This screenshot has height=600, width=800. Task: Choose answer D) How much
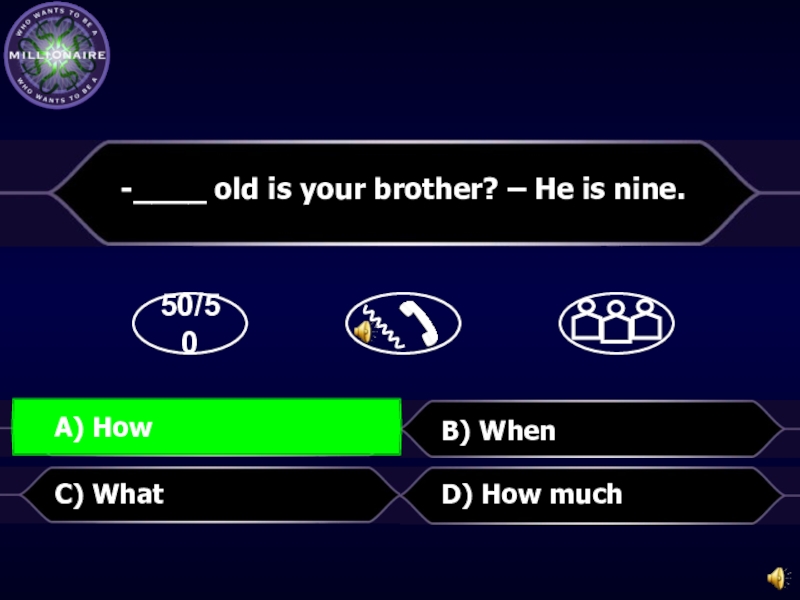click(590, 494)
